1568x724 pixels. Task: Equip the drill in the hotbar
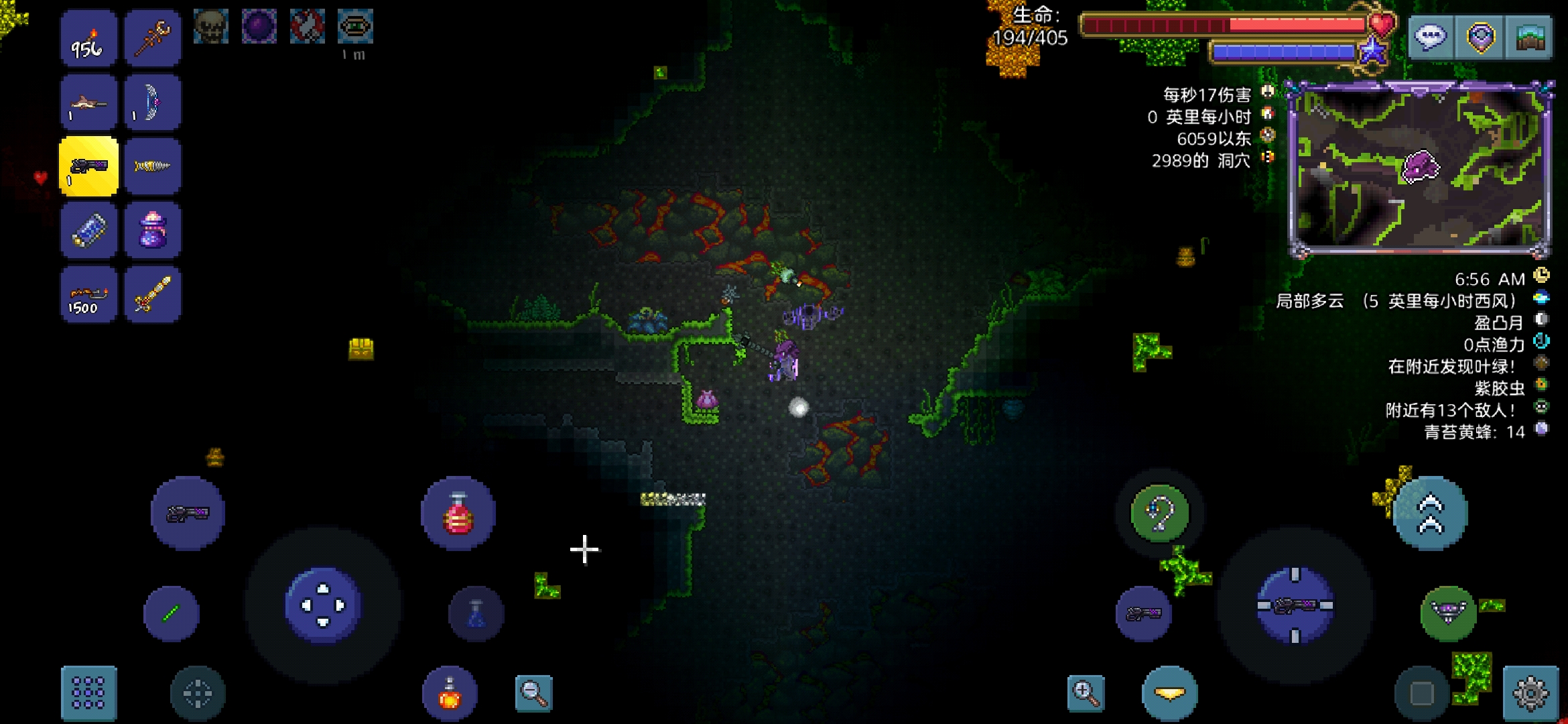point(152,166)
